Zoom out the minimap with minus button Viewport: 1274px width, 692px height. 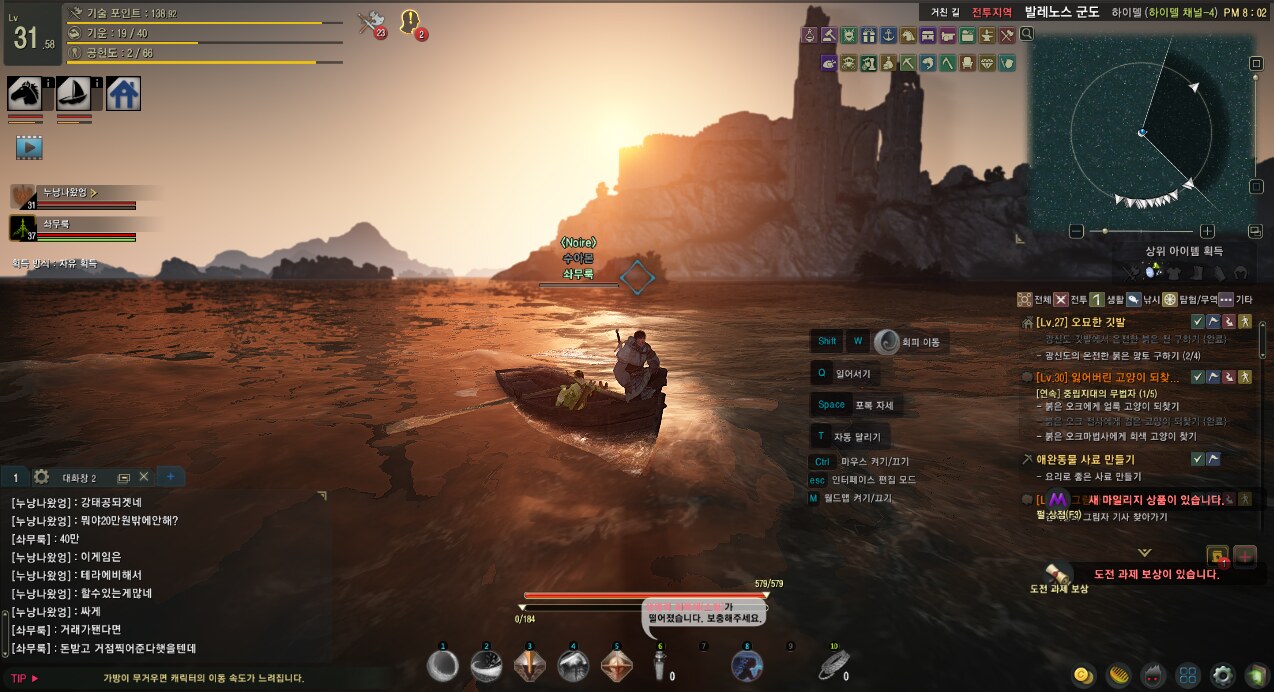(x=1076, y=231)
